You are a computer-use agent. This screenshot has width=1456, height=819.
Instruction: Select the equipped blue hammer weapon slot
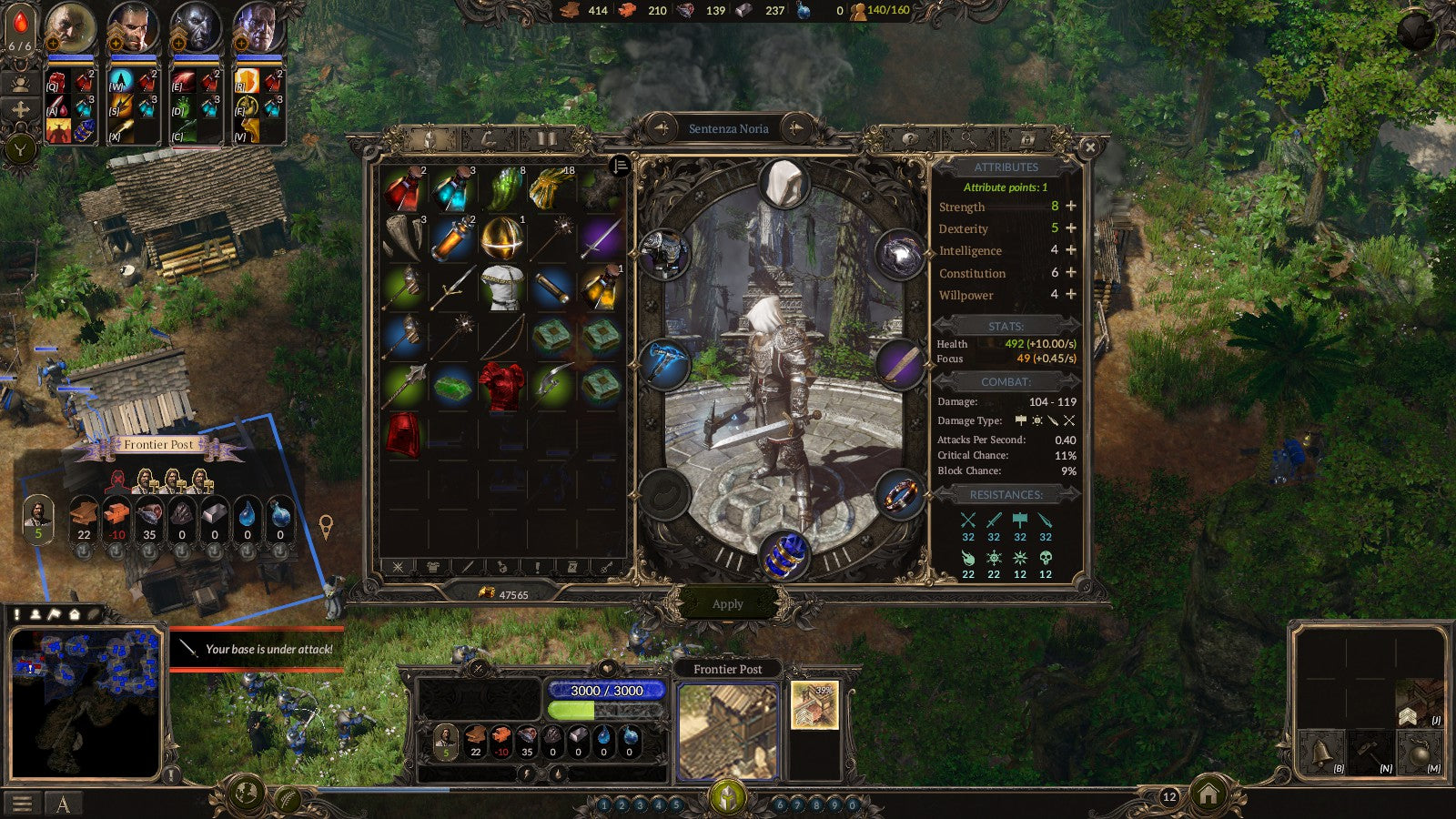[664, 363]
